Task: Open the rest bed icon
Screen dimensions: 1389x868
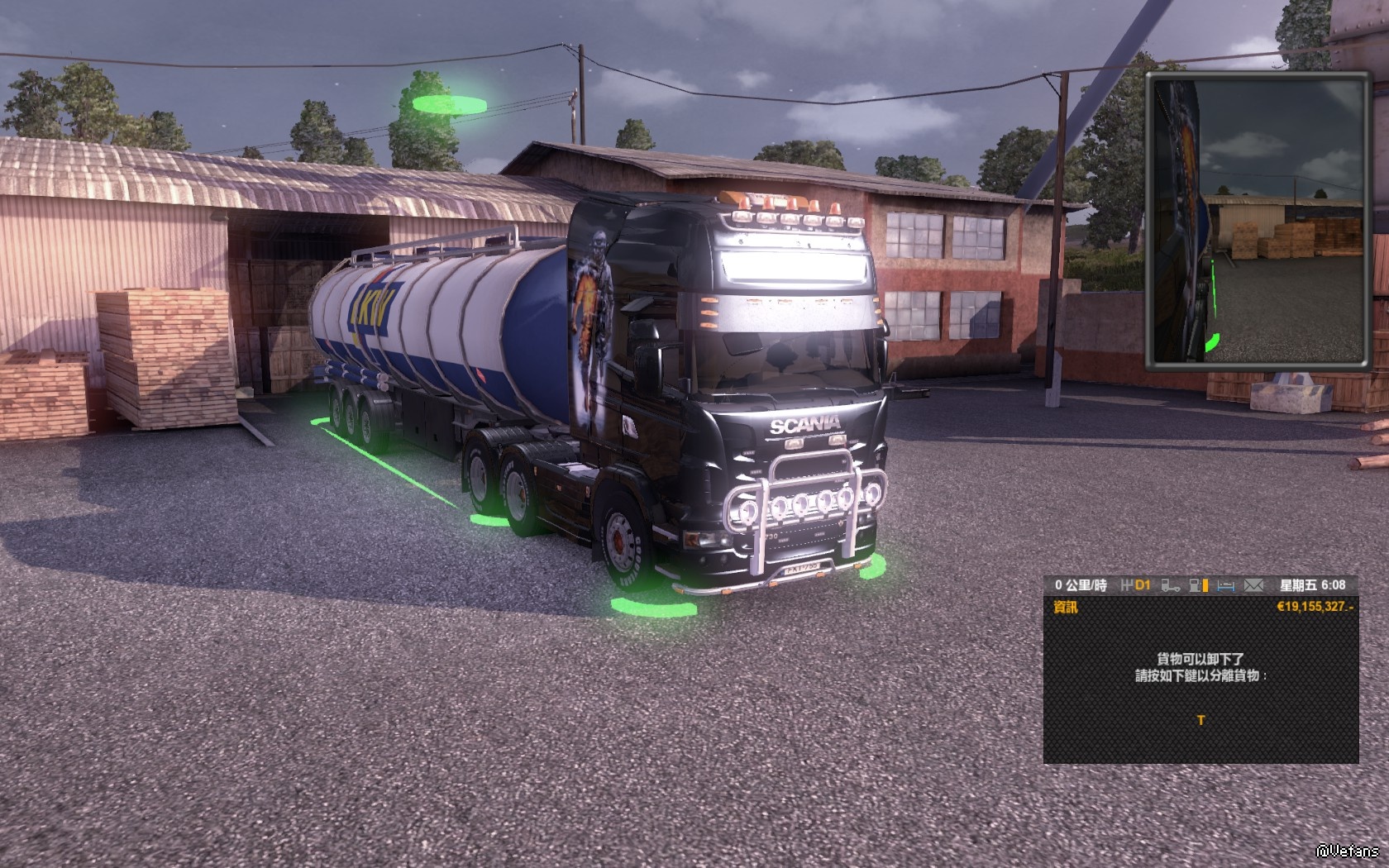Action: 1226,585
